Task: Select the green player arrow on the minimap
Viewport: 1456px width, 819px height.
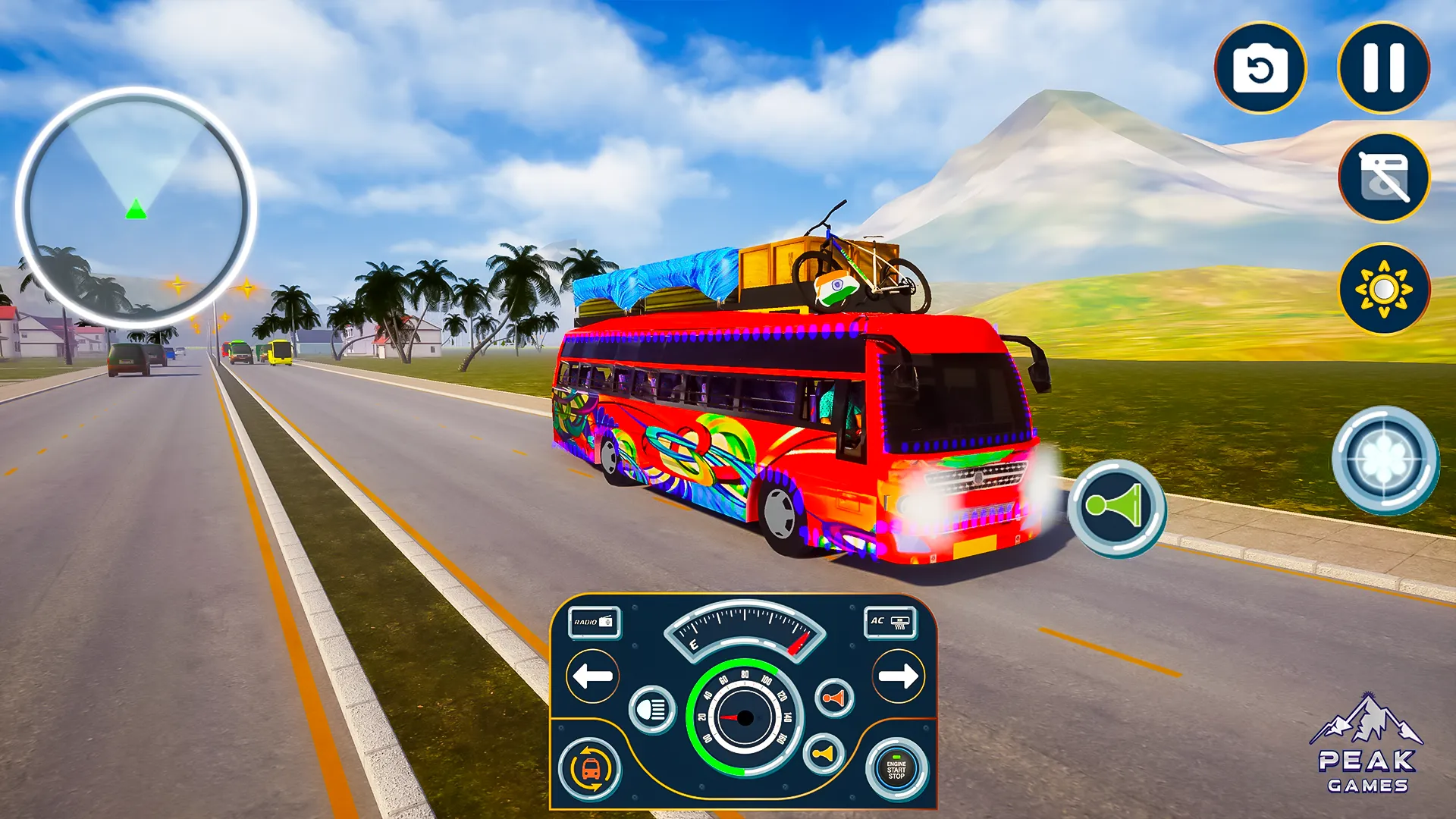Action: [x=135, y=211]
